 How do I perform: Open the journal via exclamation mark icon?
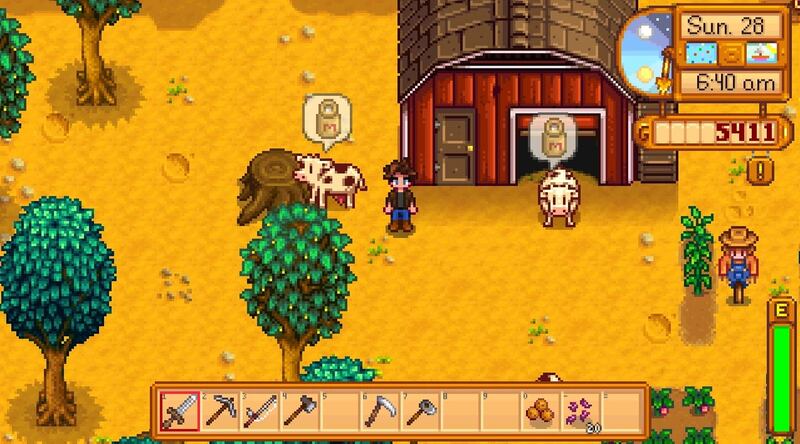[x=762, y=169]
